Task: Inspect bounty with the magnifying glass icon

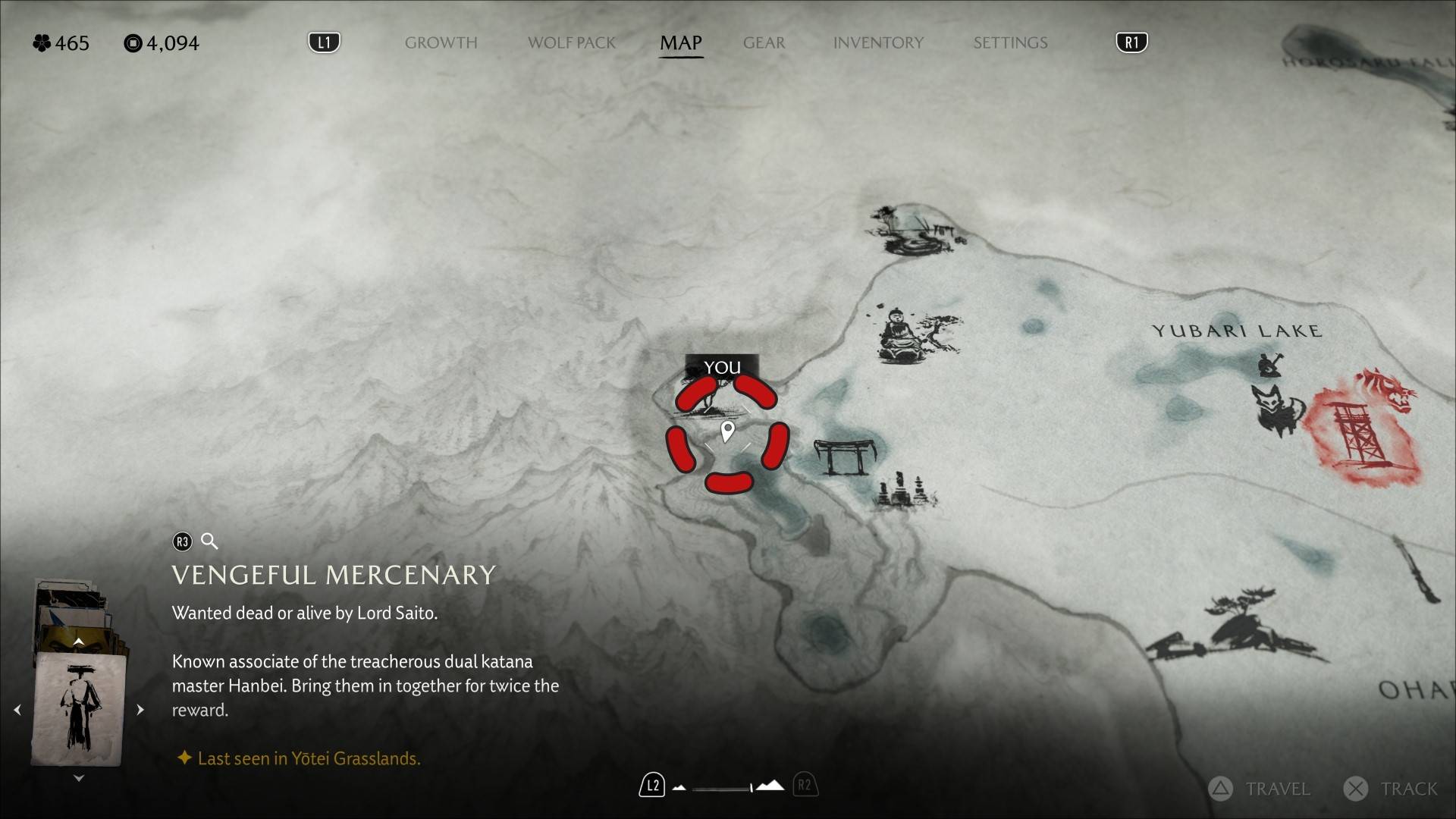Action: pyautogui.click(x=209, y=541)
